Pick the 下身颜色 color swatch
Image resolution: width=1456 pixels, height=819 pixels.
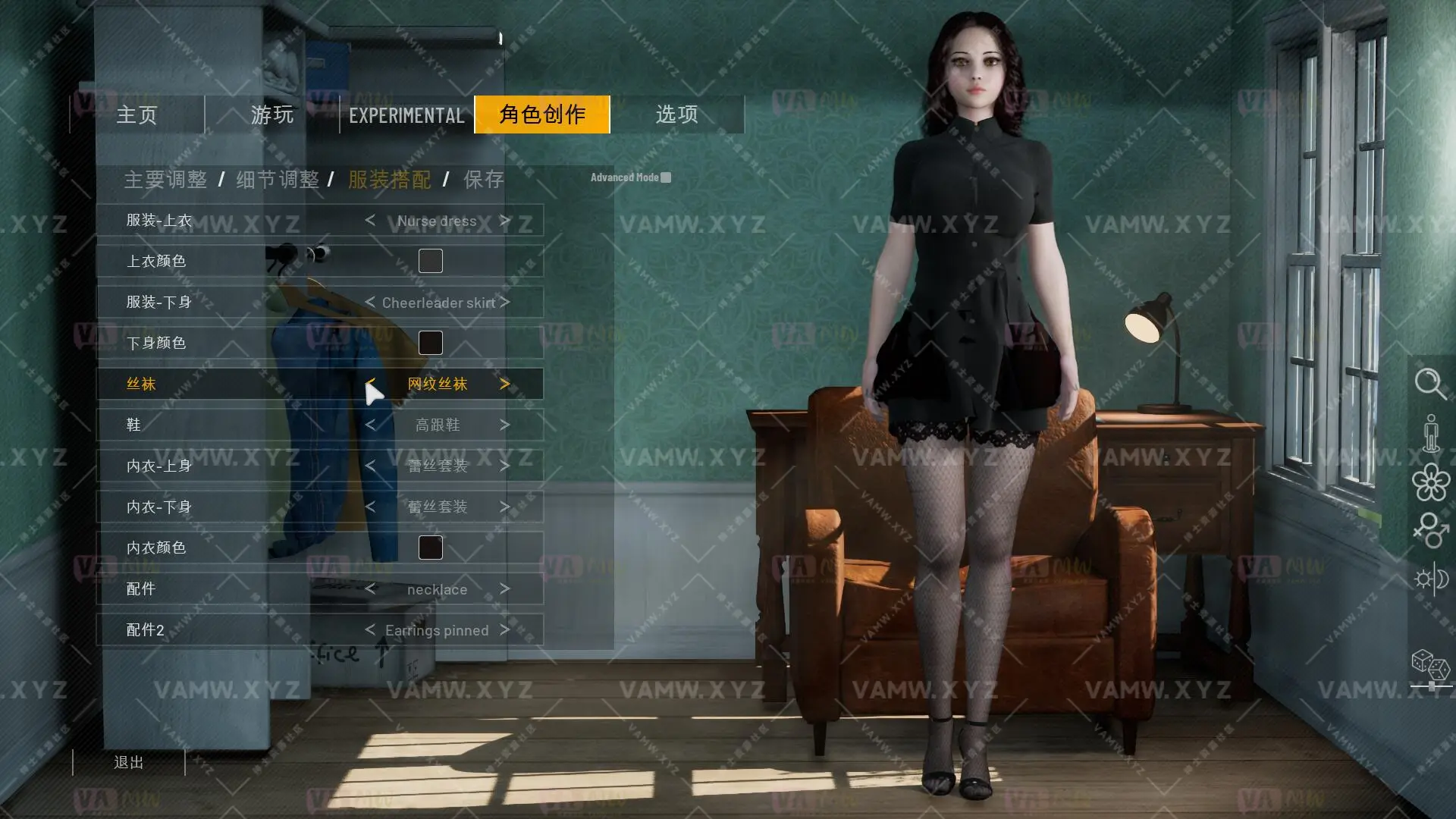pos(431,343)
